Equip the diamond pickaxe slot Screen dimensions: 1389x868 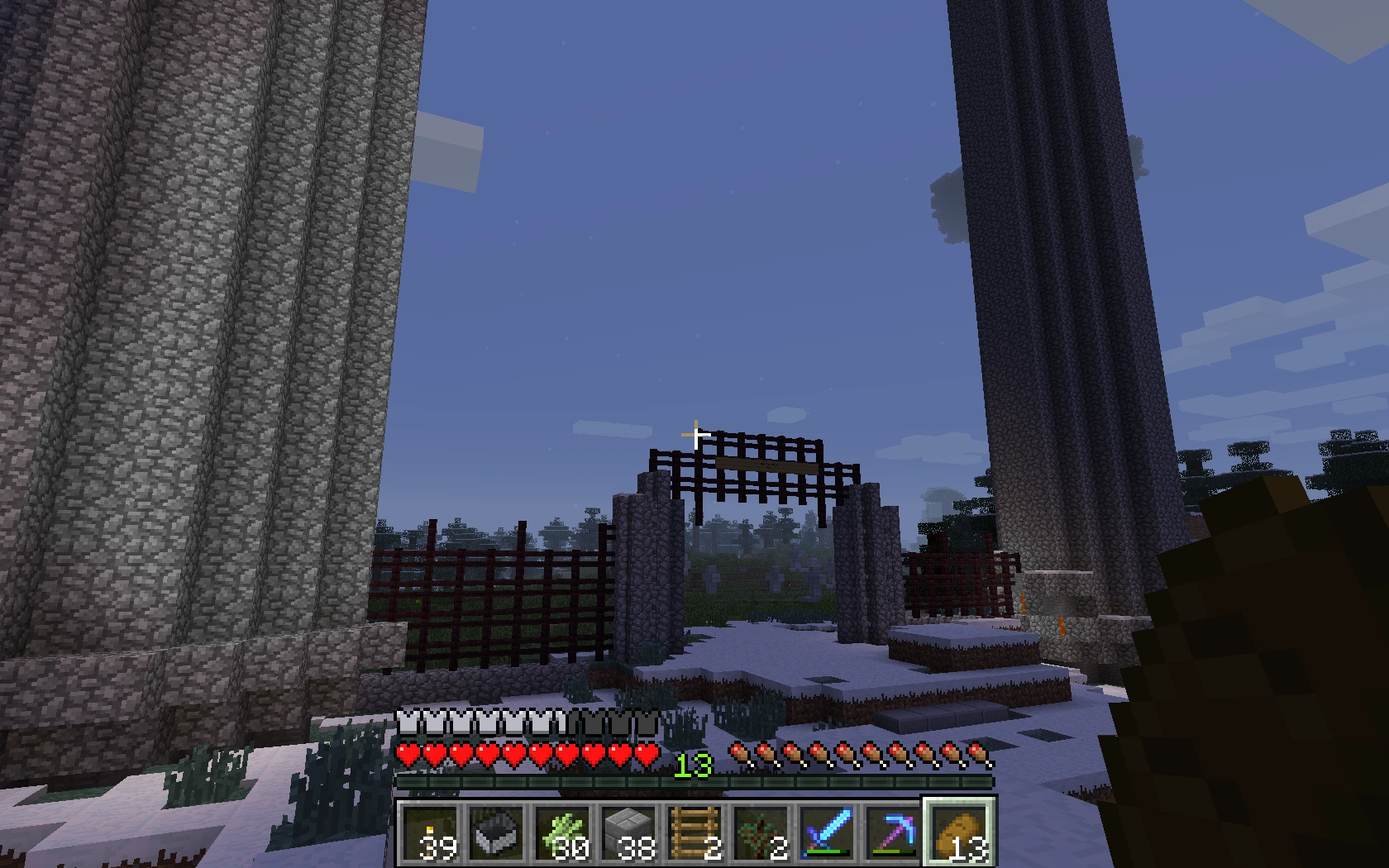893,831
